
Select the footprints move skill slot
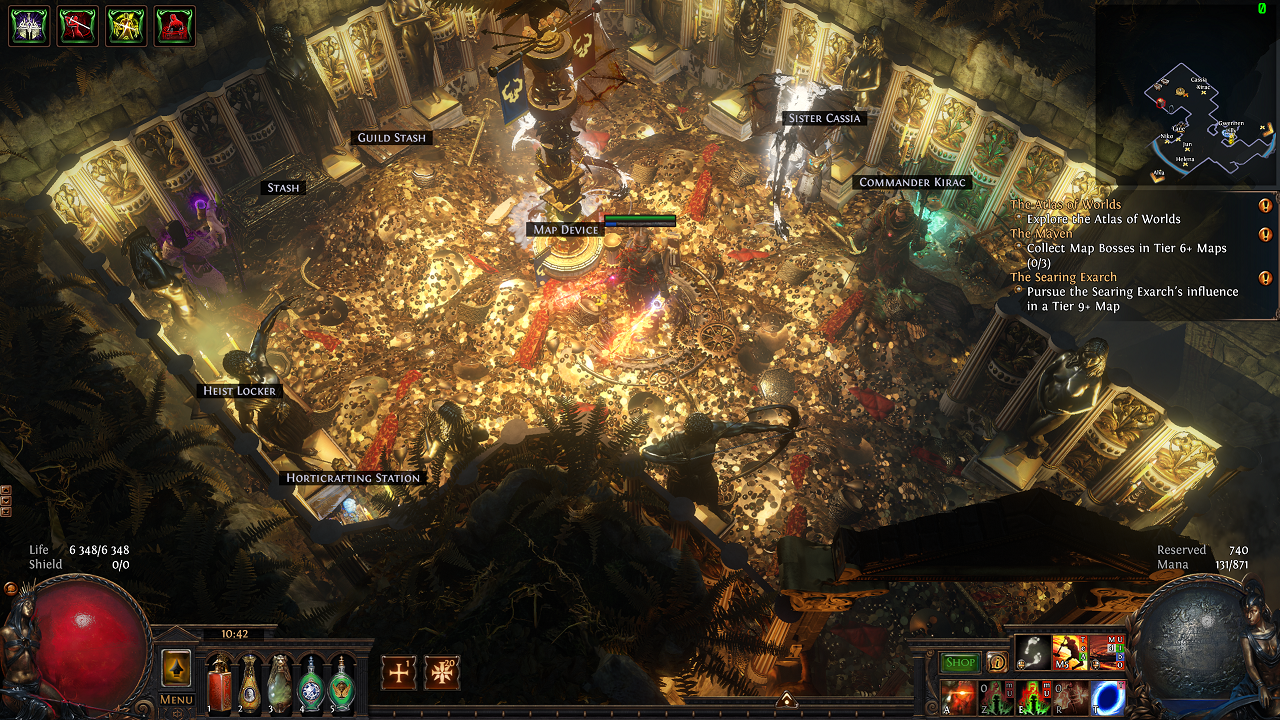[x=1032, y=653]
